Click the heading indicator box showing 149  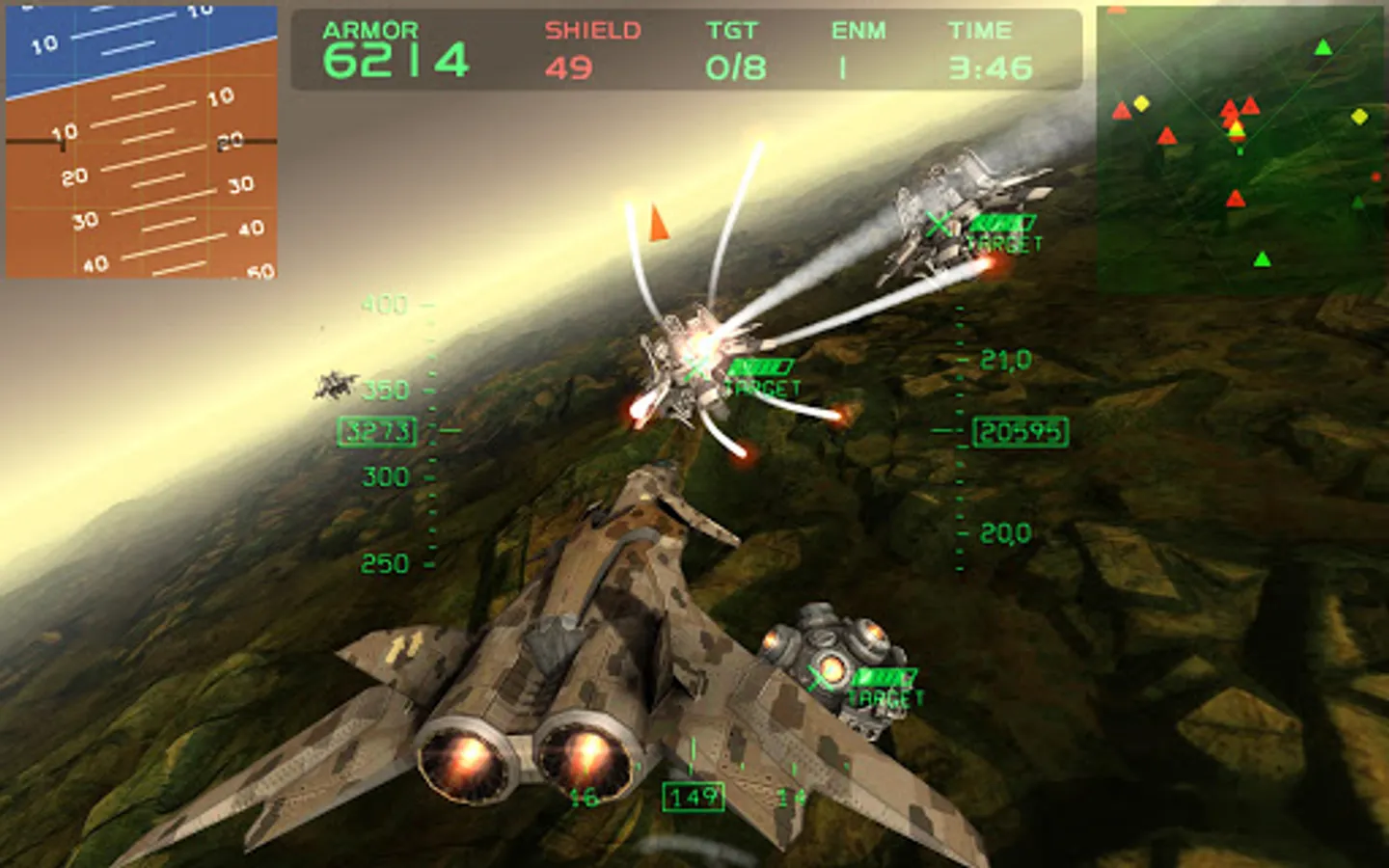tap(694, 797)
